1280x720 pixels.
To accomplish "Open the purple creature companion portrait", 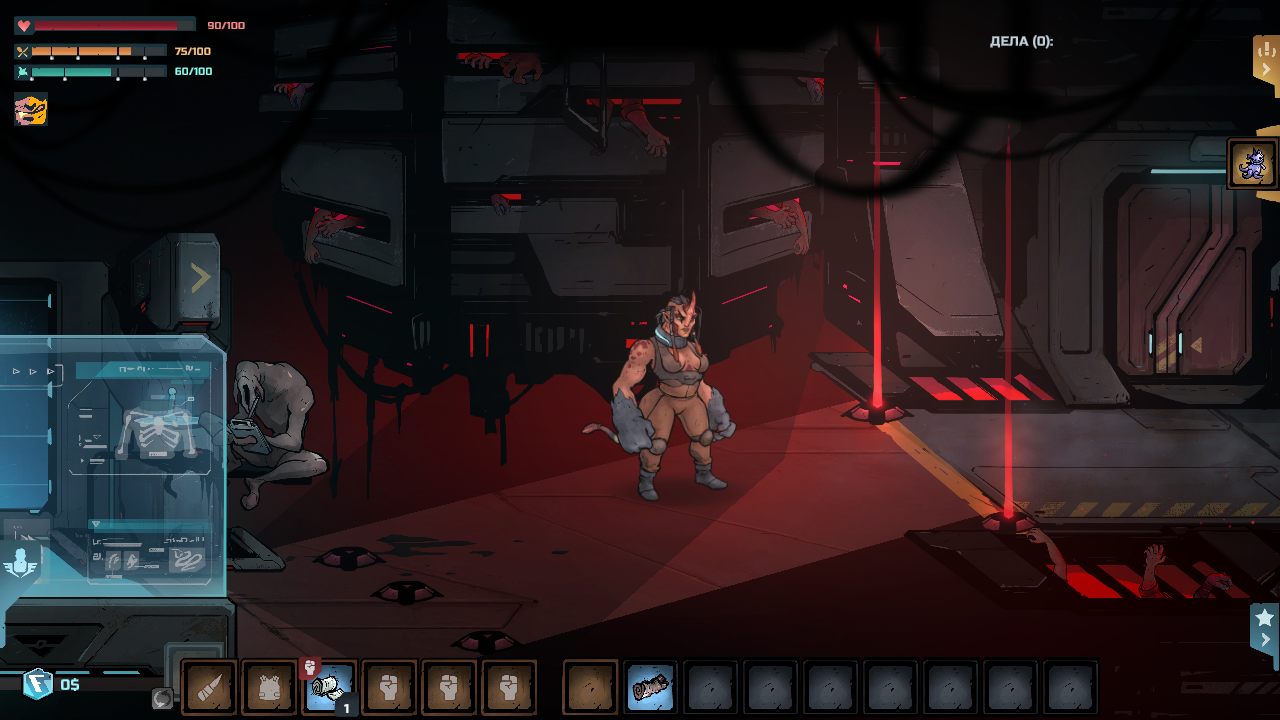I will pos(1252,163).
